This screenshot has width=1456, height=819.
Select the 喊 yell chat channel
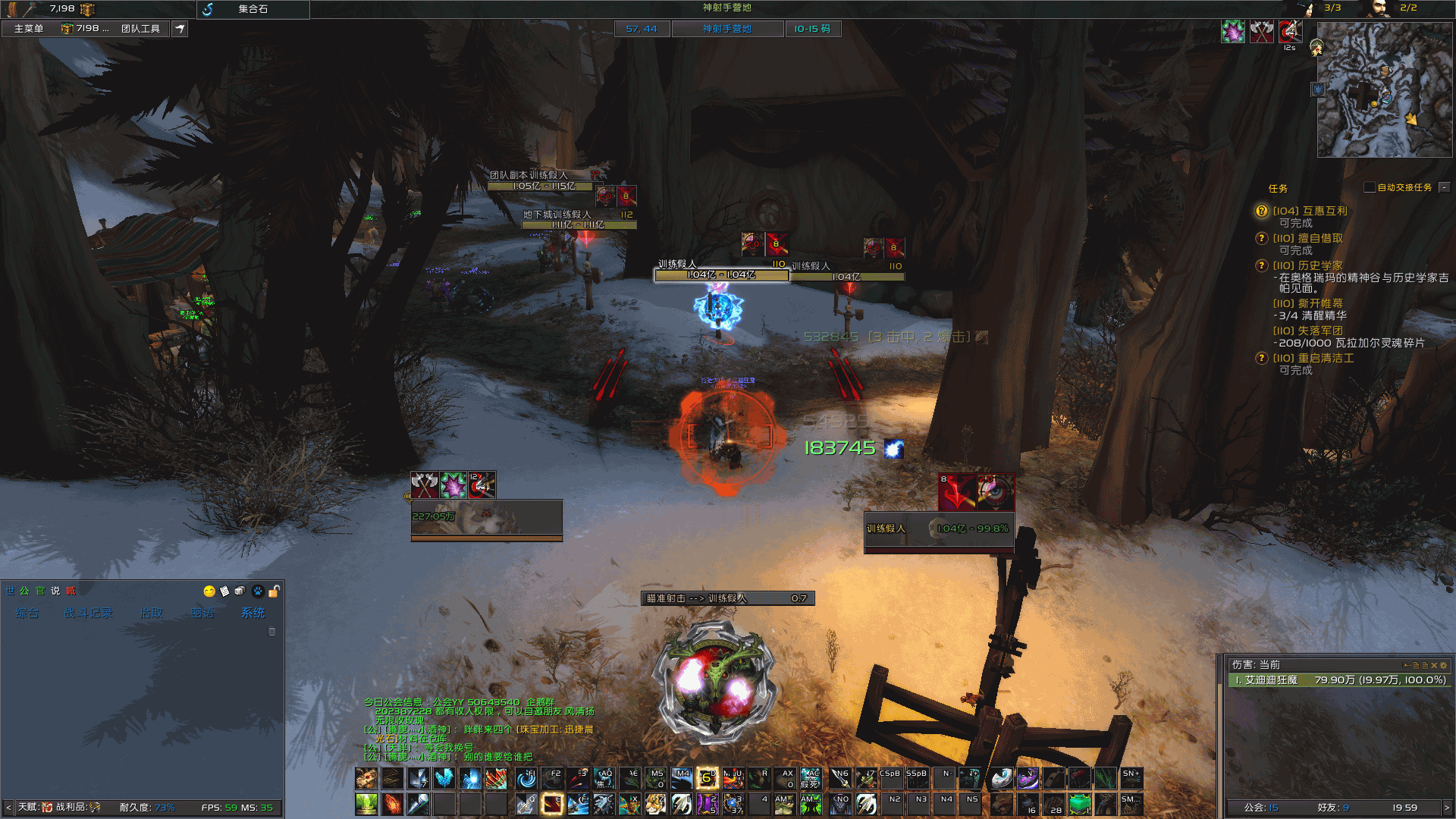point(71,591)
